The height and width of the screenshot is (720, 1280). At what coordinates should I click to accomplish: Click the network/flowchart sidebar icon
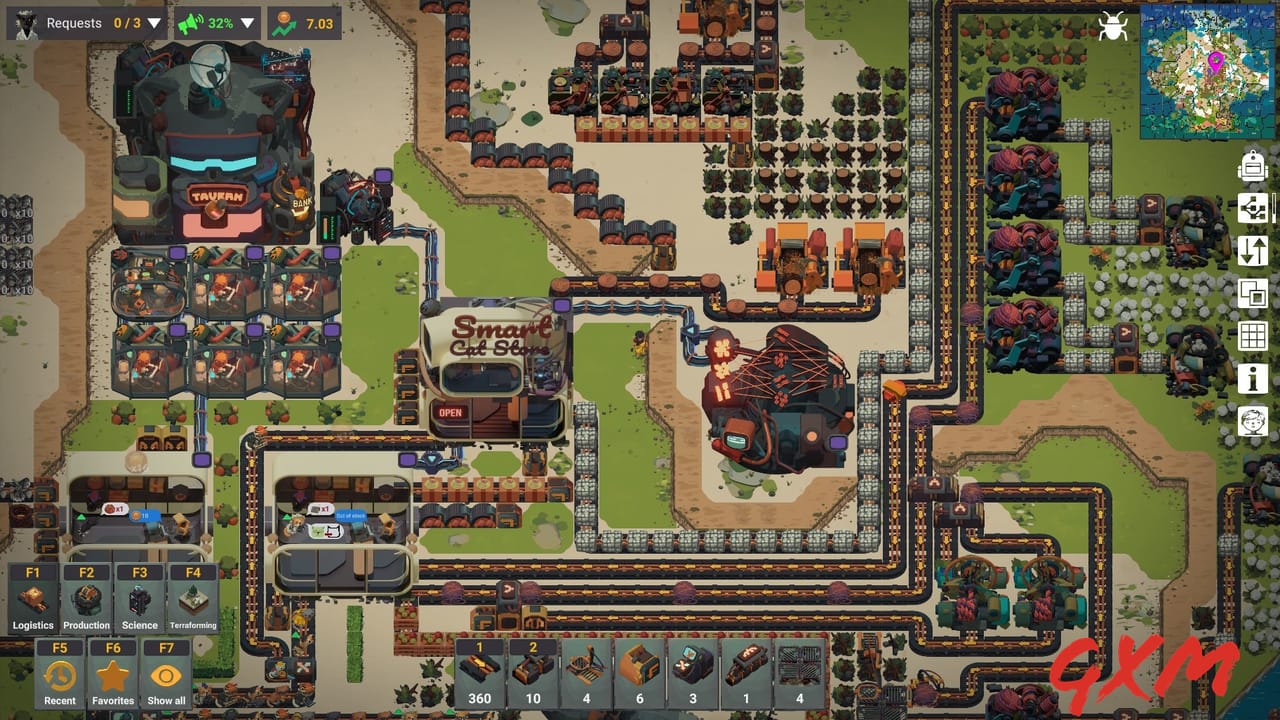click(x=1253, y=209)
